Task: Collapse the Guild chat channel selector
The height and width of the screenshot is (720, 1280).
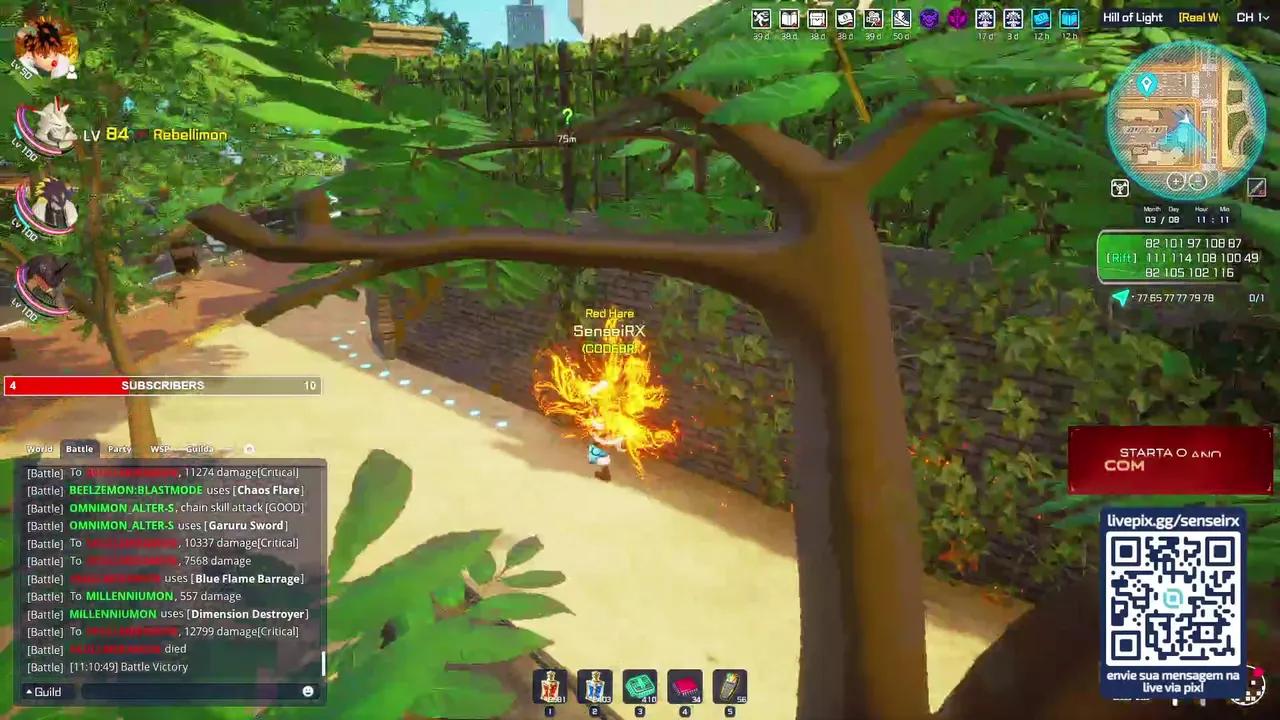Action: pos(40,691)
